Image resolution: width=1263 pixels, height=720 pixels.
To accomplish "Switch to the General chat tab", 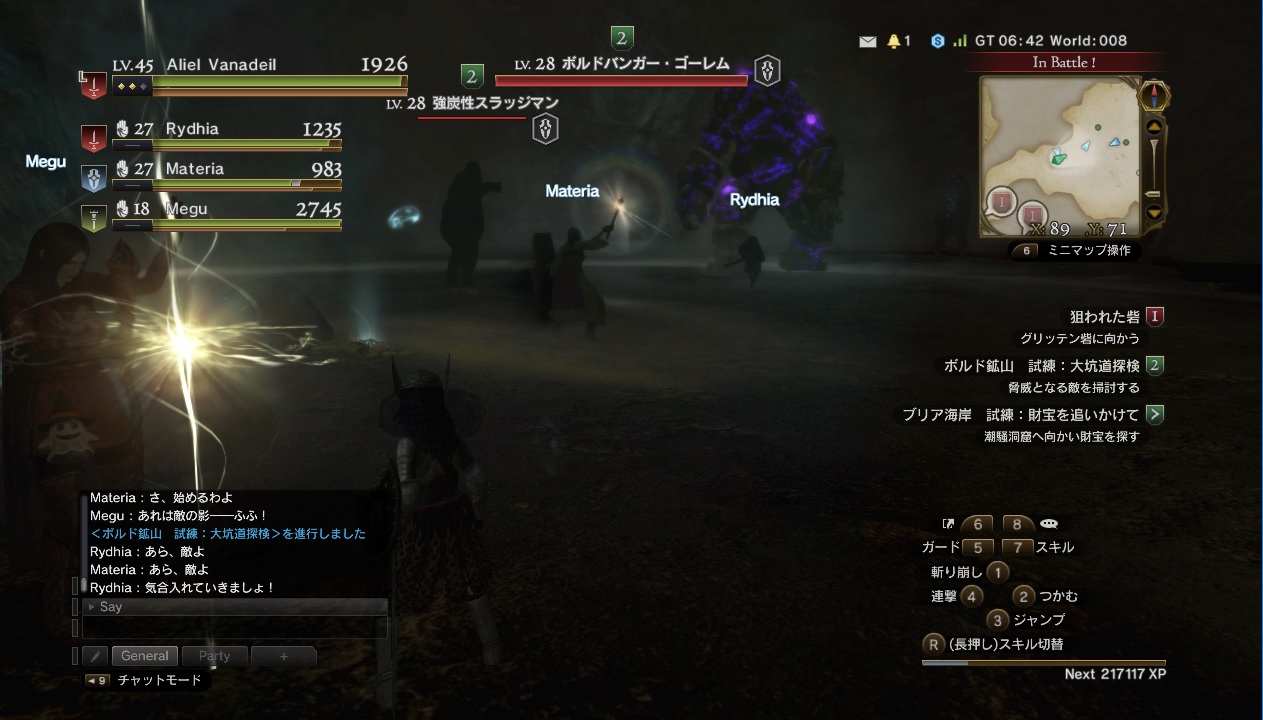I will point(145,656).
